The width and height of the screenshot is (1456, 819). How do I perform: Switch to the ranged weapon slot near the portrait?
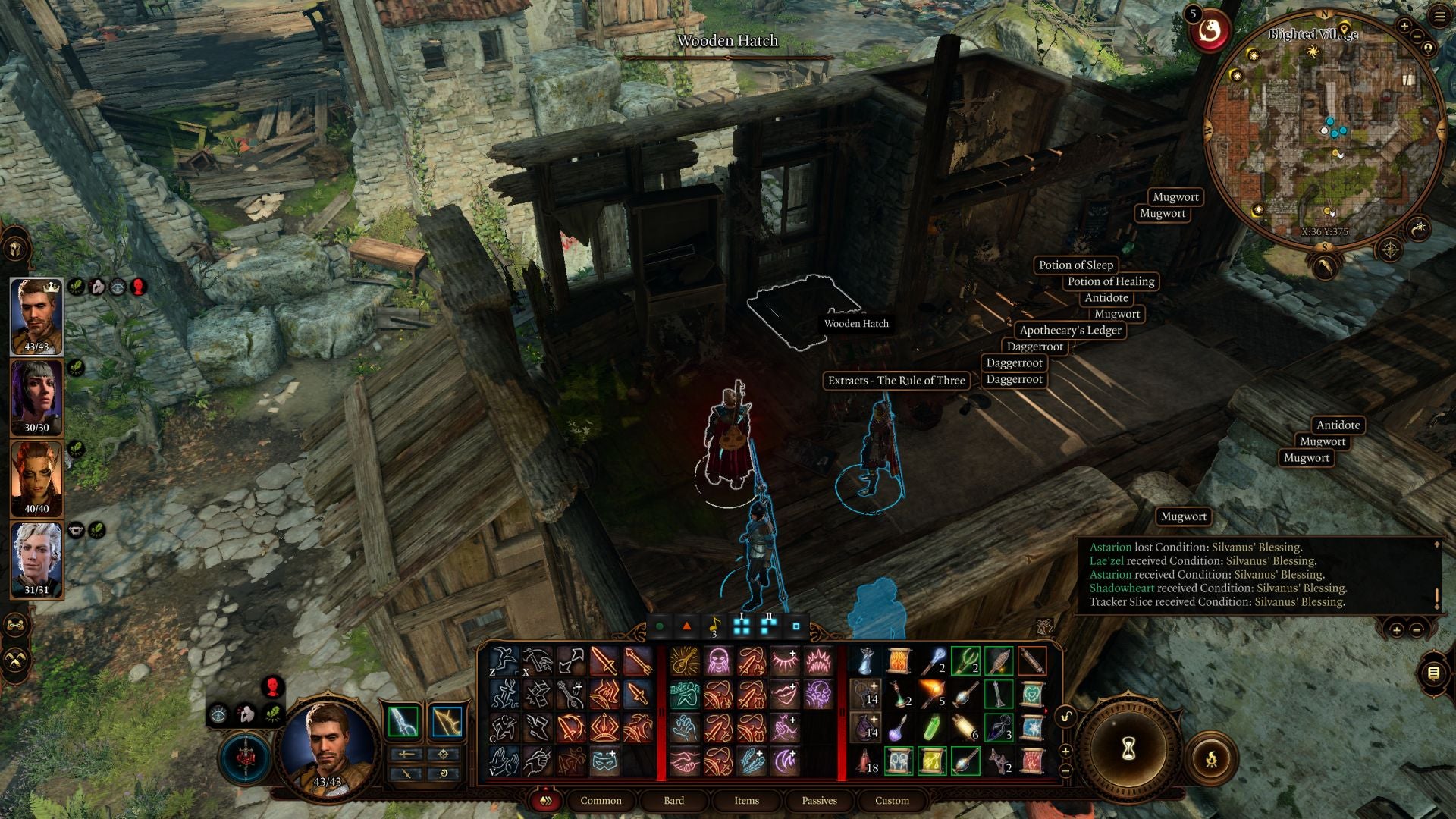(447, 720)
